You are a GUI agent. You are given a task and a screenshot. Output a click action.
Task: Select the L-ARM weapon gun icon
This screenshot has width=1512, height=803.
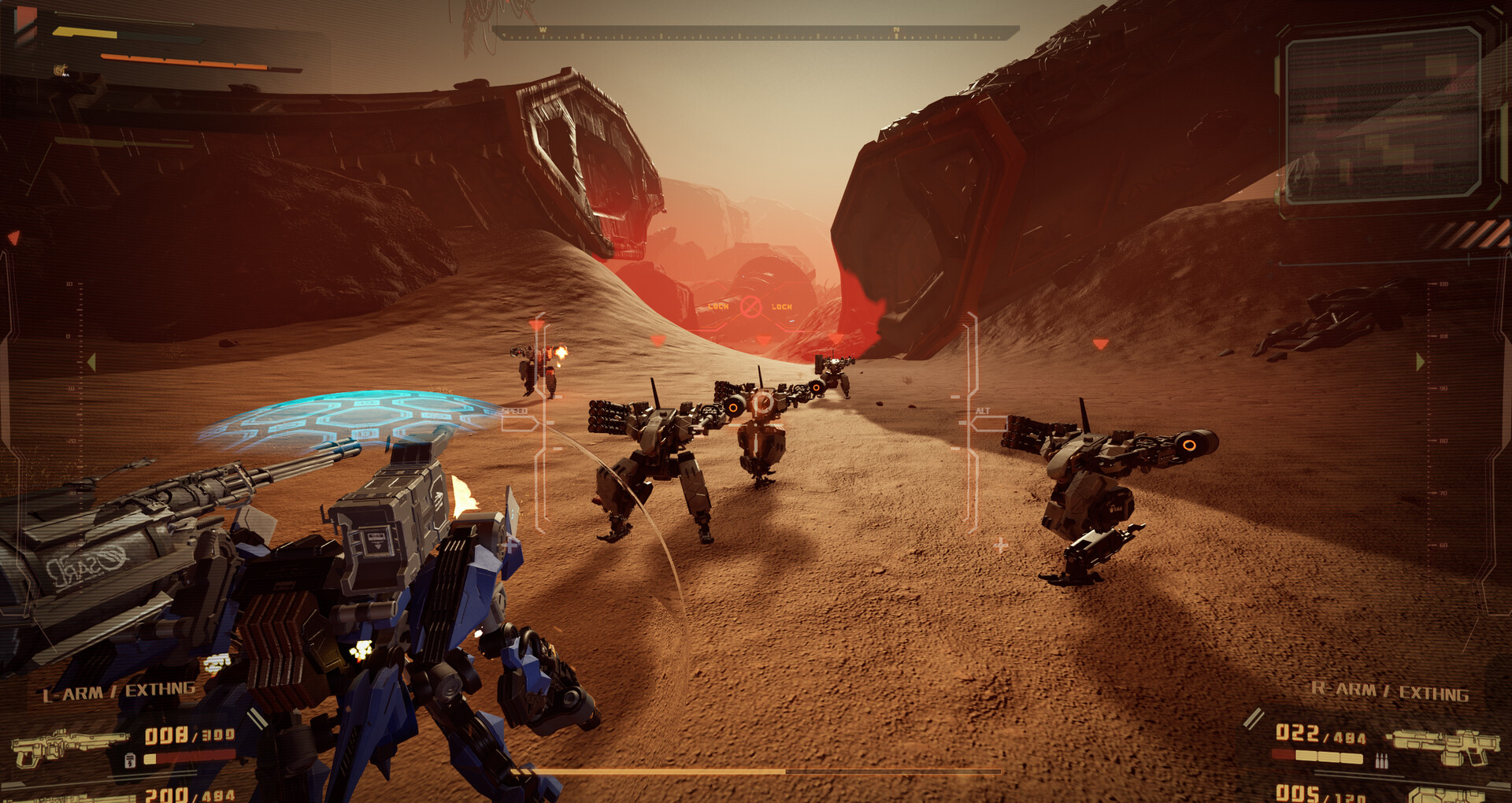69,747
